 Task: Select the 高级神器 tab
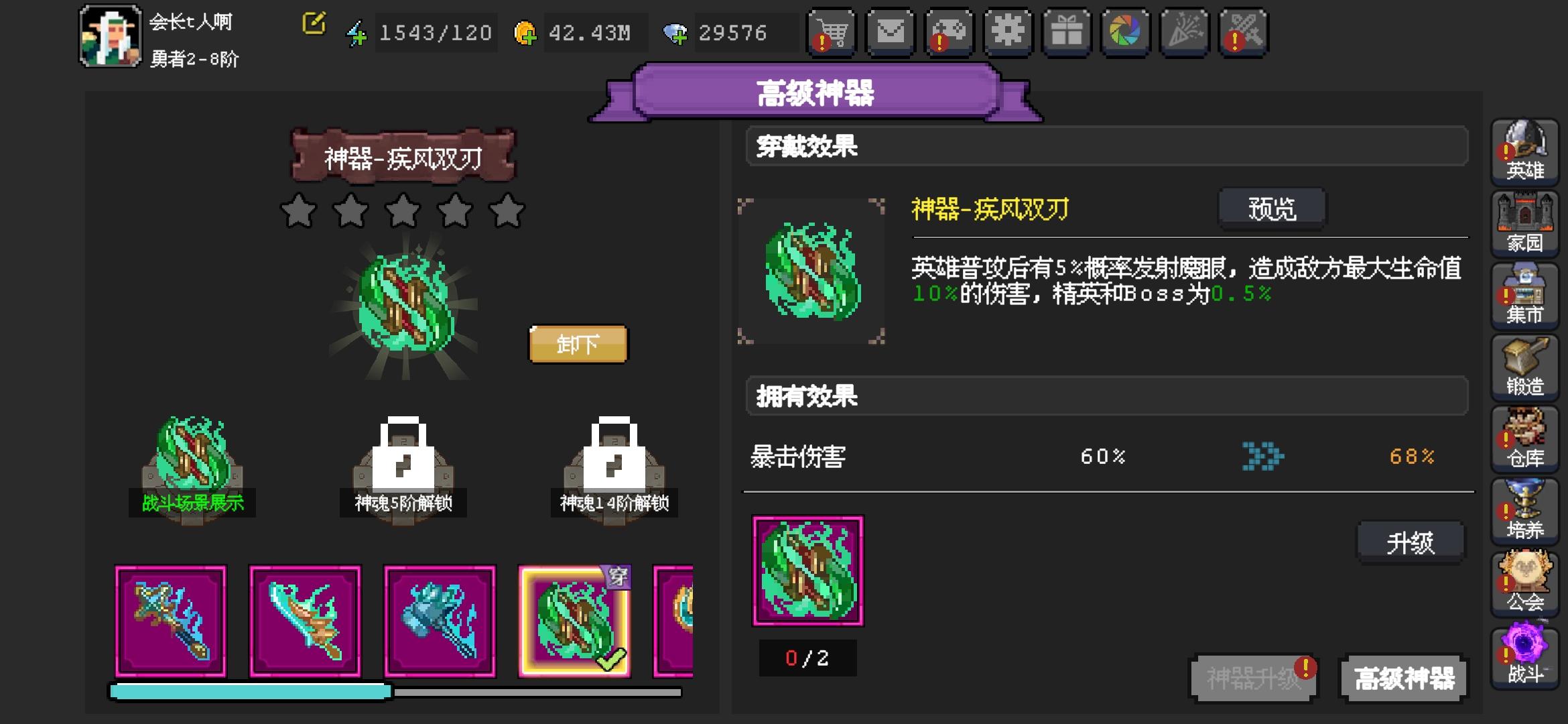(x=1402, y=678)
